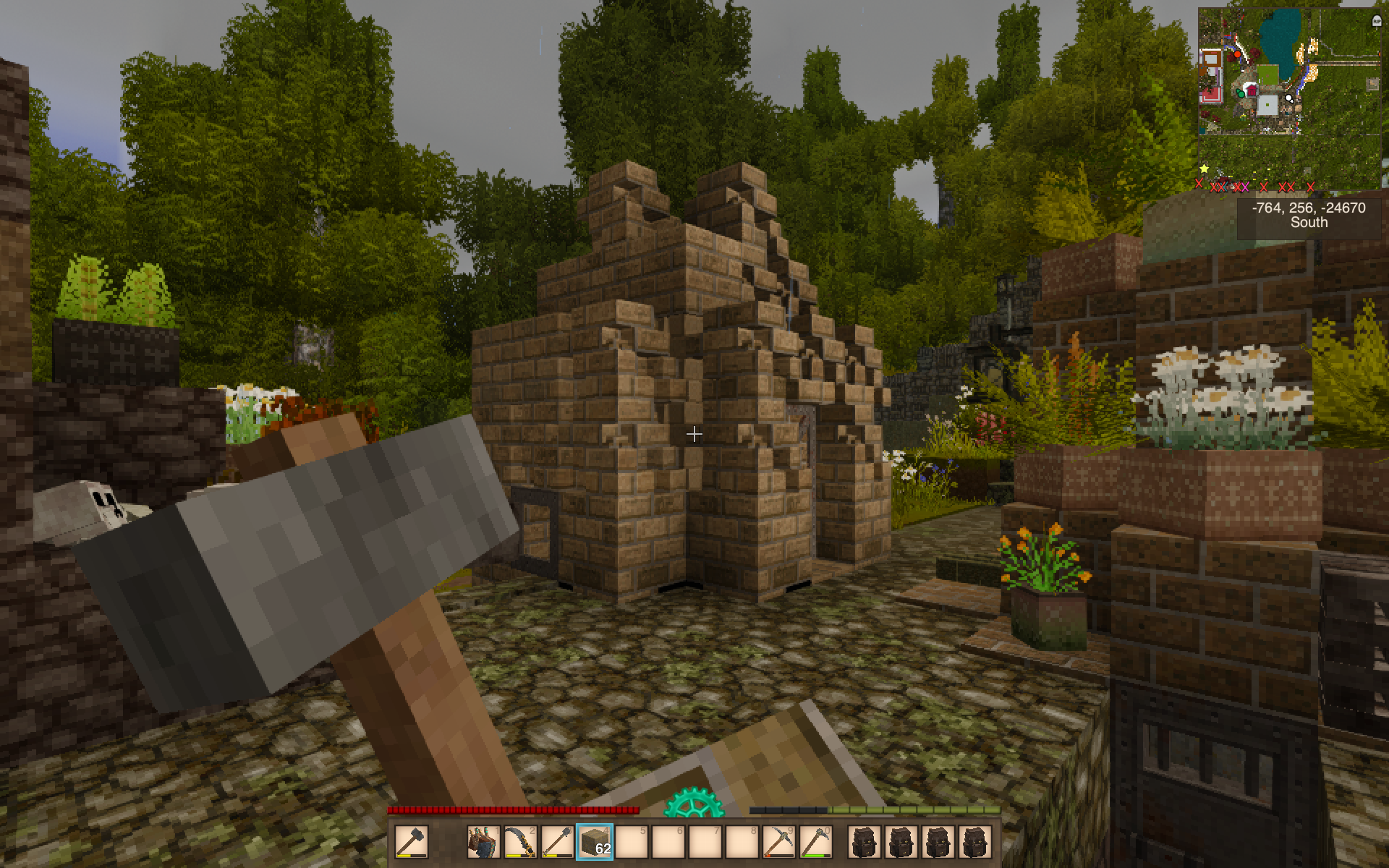Viewport: 1389px width, 868px height.
Task: Select the scythe in hotbar slot 2
Action: [x=519, y=842]
